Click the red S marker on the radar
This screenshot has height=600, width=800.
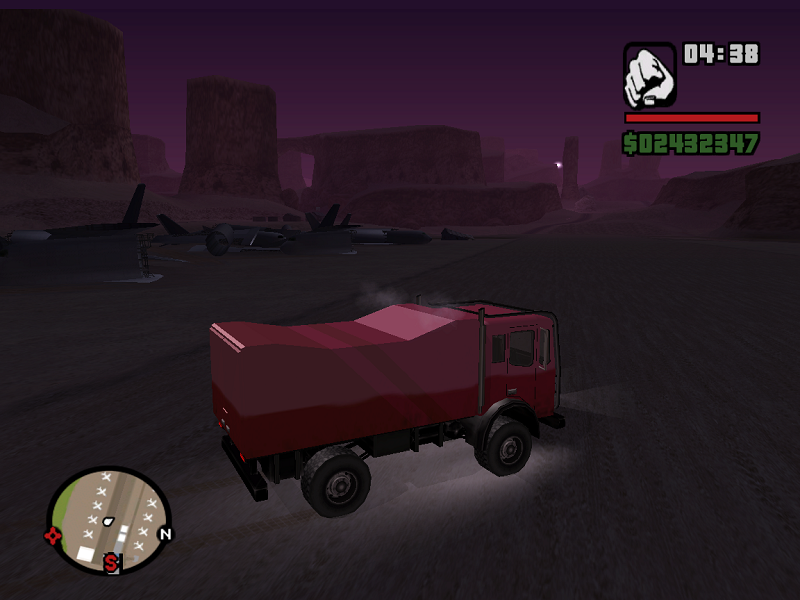[111, 564]
